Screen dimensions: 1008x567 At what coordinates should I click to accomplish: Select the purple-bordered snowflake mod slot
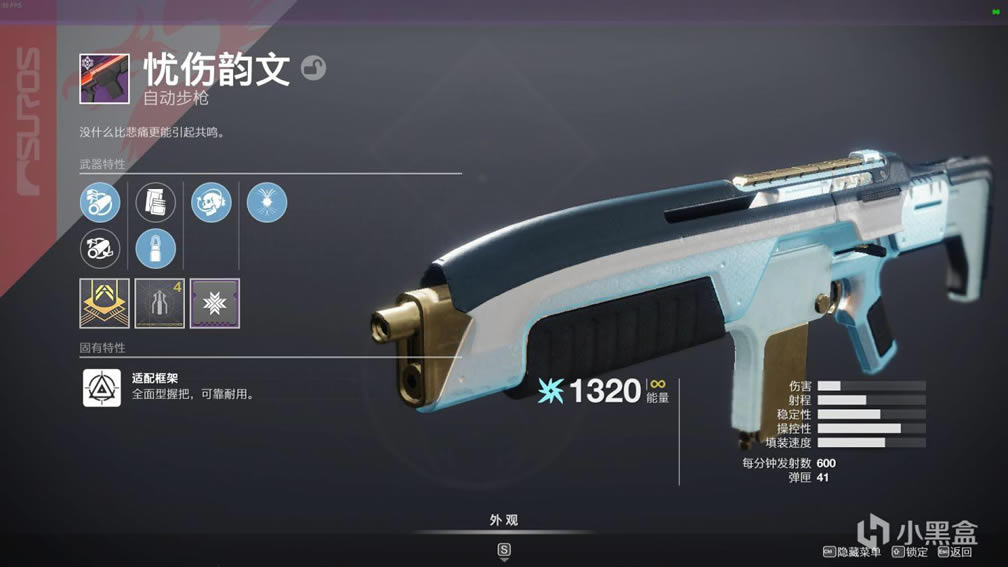tap(215, 304)
